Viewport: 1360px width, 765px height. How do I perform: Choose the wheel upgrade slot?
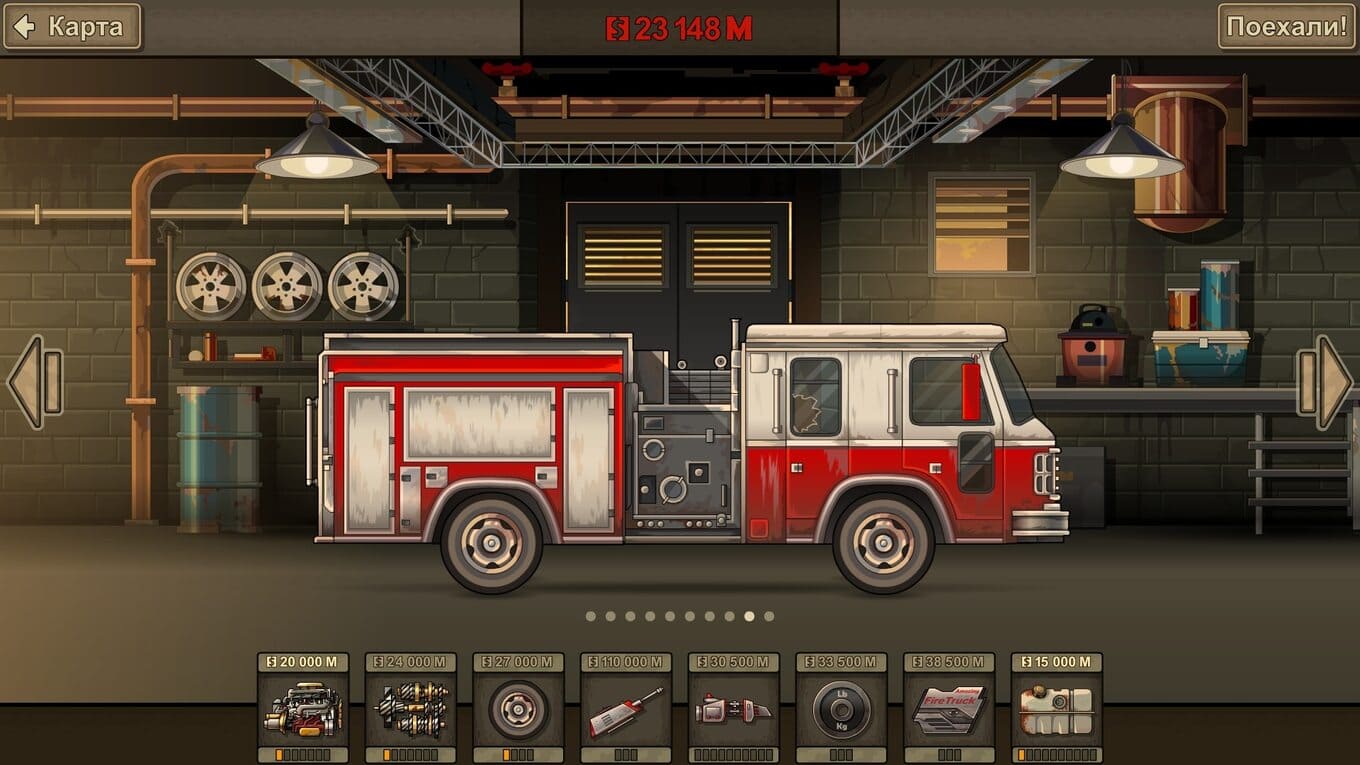pyautogui.click(x=518, y=709)
